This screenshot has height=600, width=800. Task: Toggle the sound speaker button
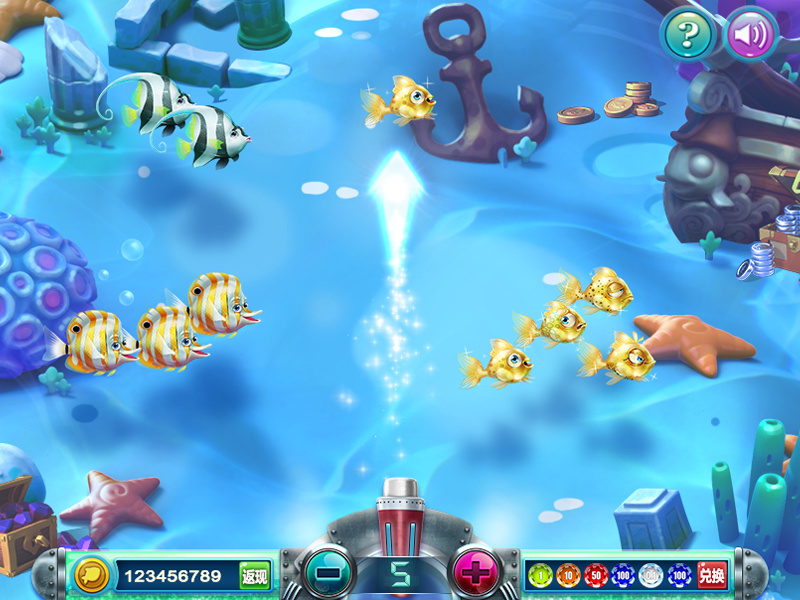[x=750, y=36]
